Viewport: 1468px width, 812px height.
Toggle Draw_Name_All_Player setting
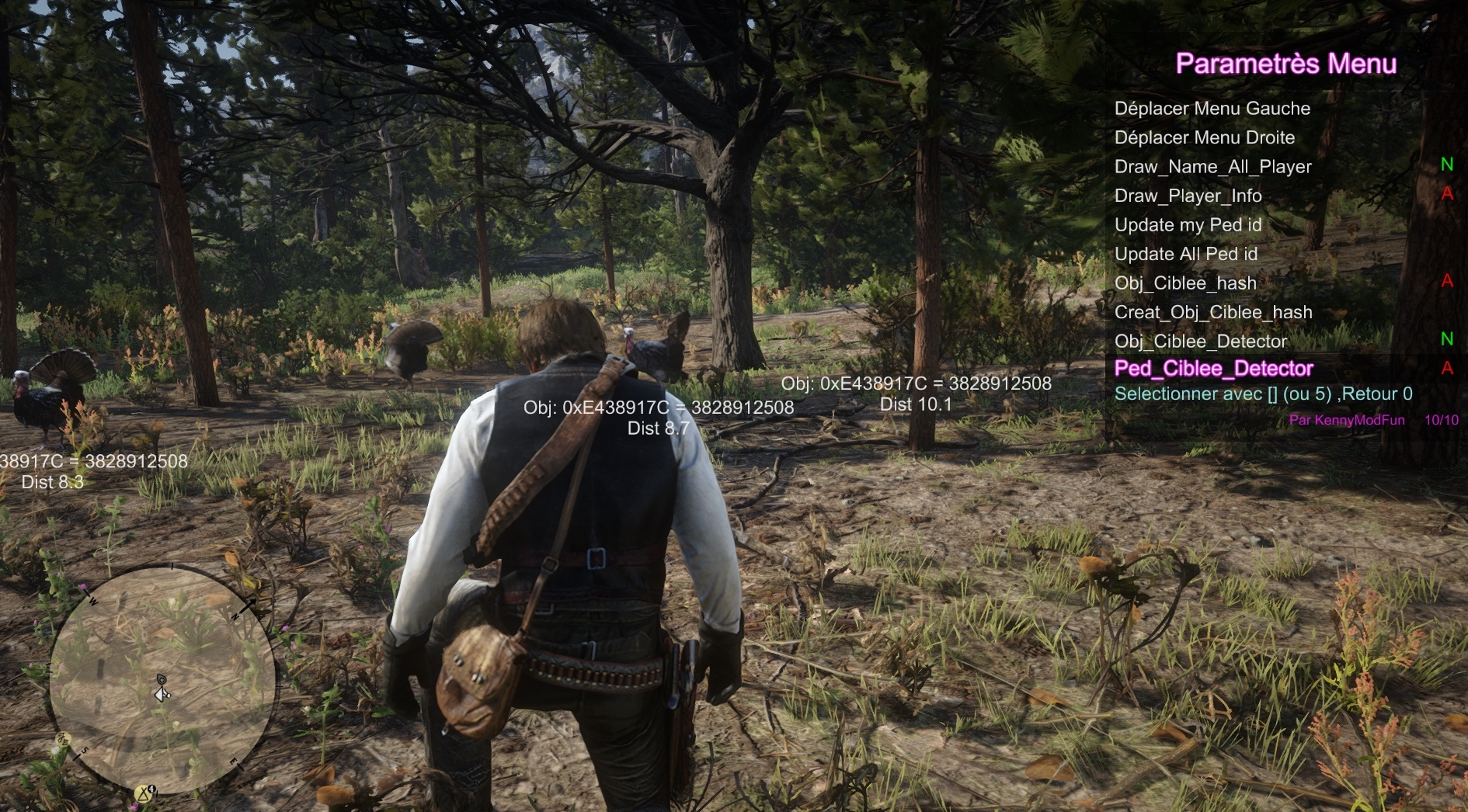coord(1212,167)
